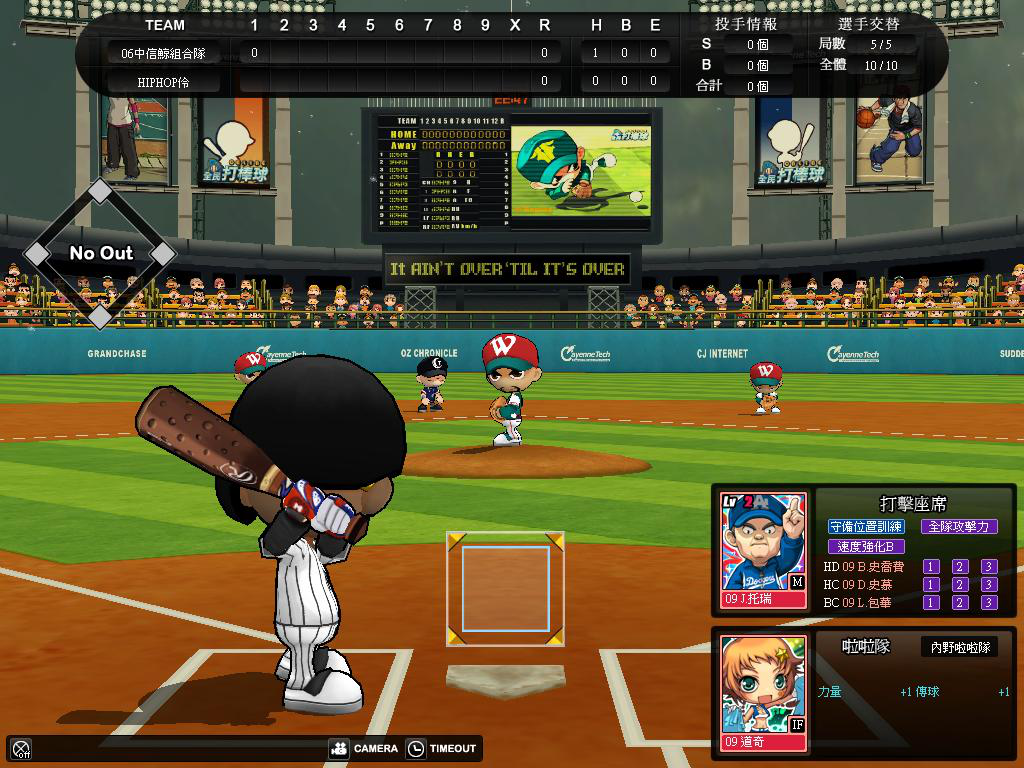Click the 內野啦啦隊 cheer squad label
Image resolution: width=1024 pixels, height=768 pixels.
tap(958, 648)
